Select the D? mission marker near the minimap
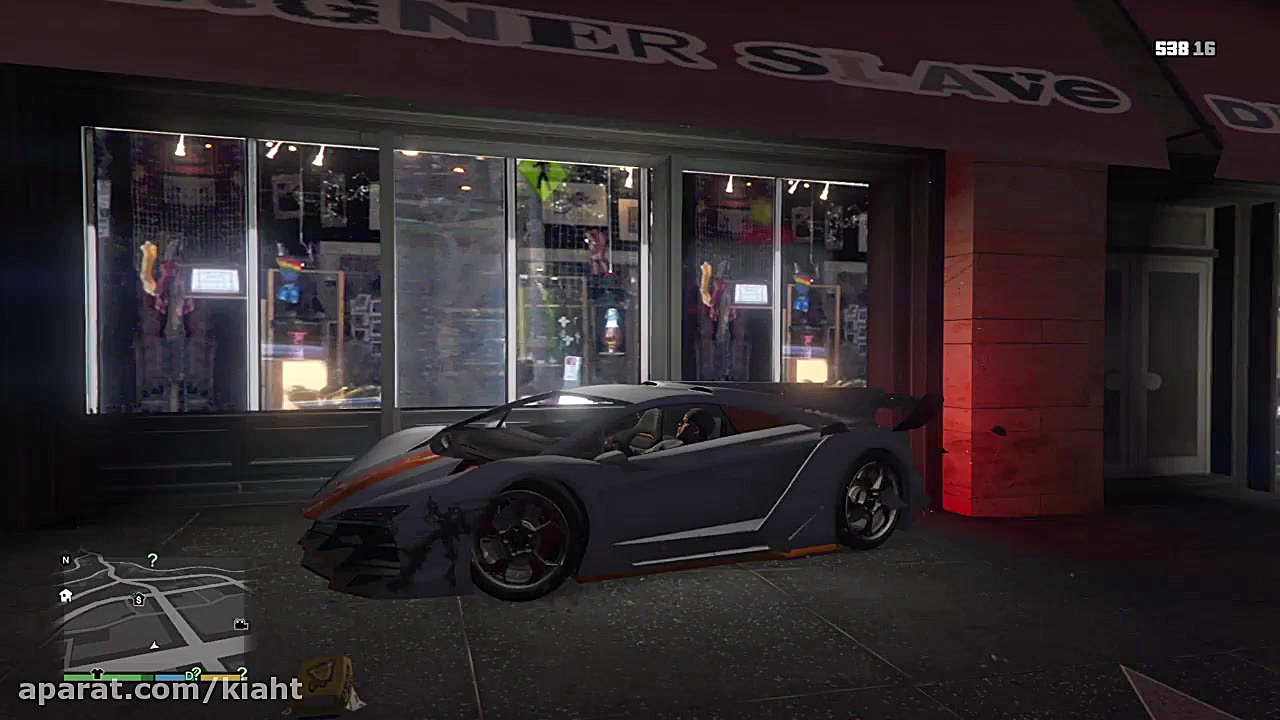 click(x=193, y=675)
